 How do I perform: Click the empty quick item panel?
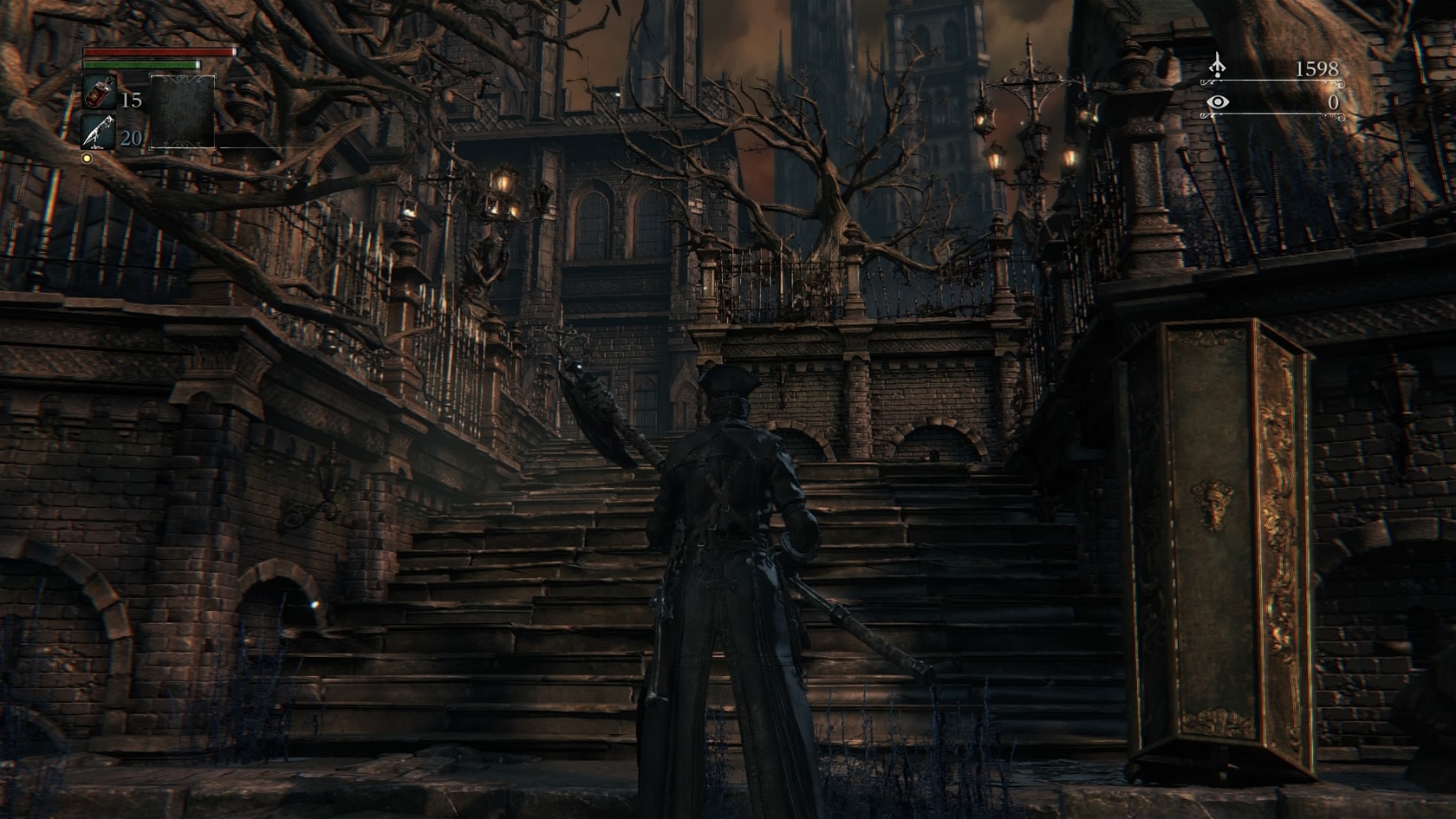coord(182,111)
